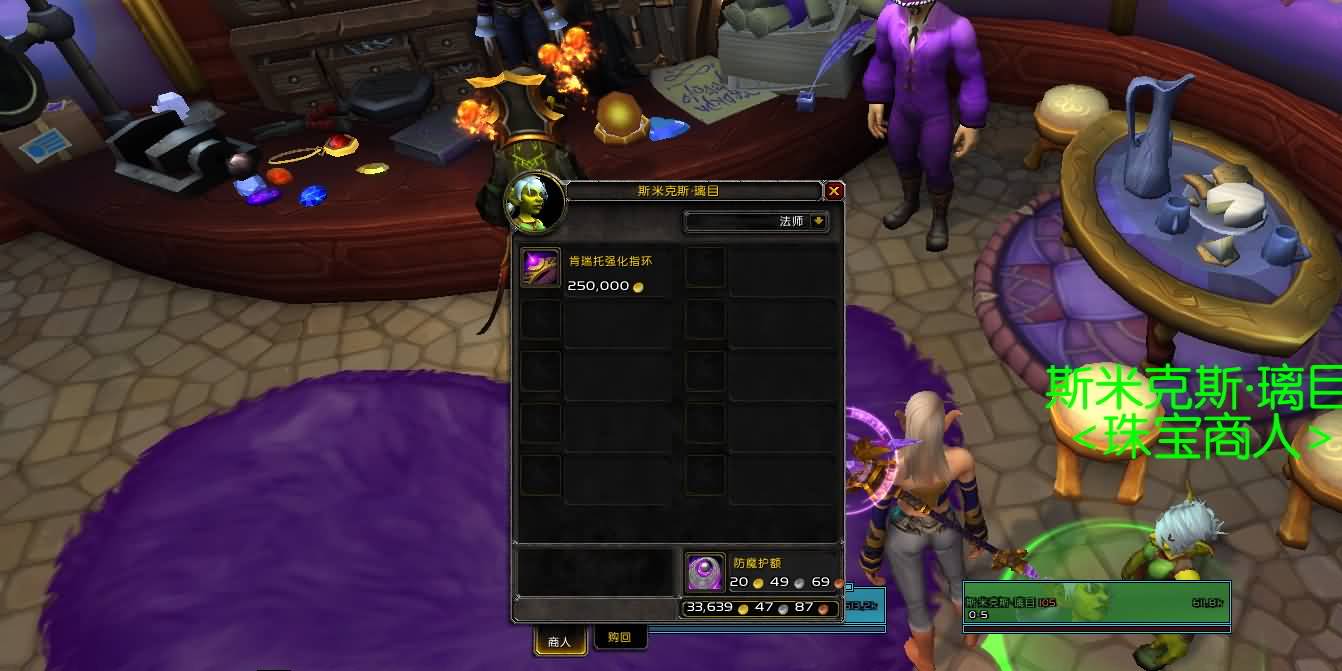
Task: Open the 法师 class filter dropdown
Action: click(819, 221)
